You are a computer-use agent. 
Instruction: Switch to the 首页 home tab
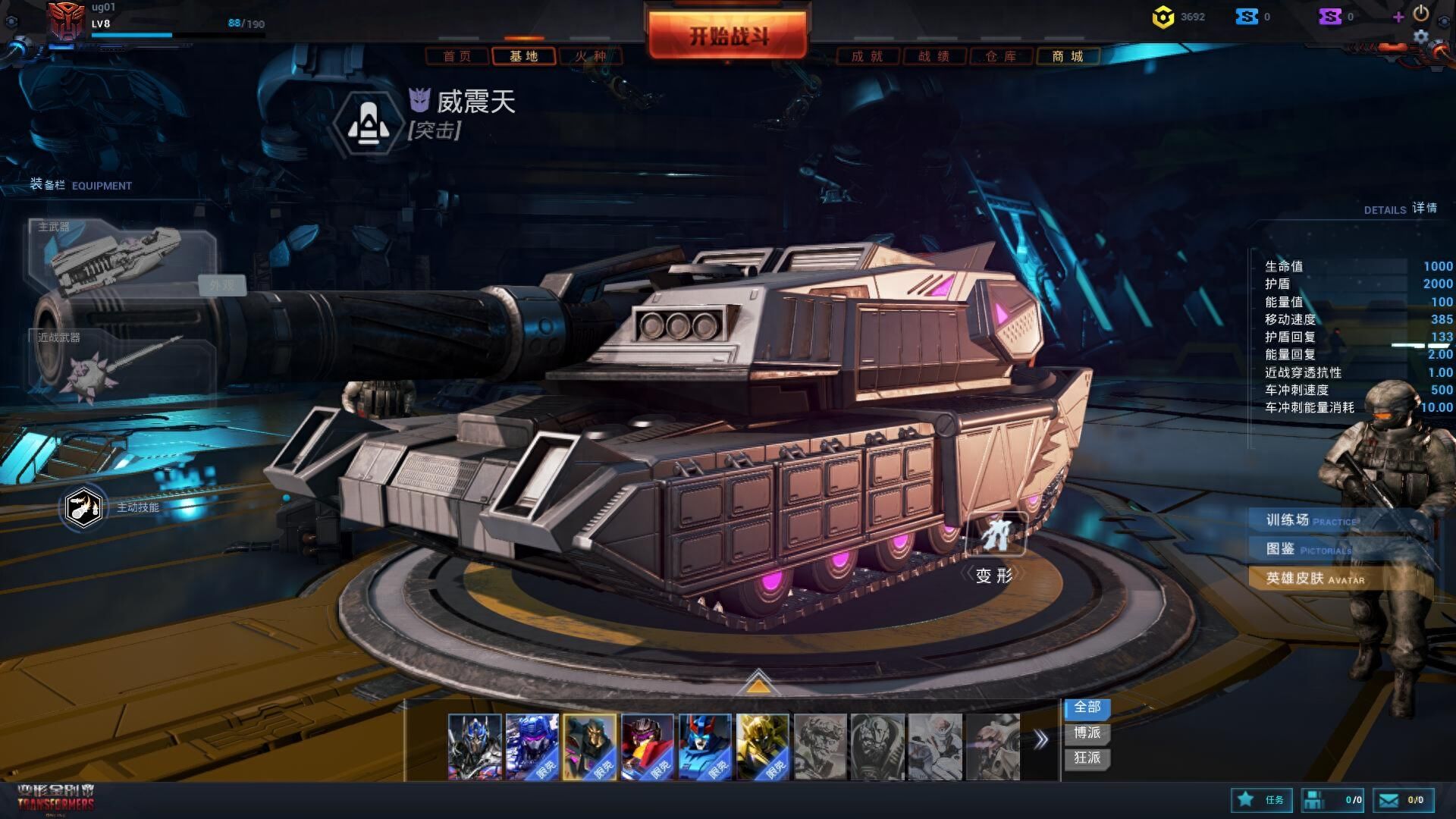tap(457, 56)
